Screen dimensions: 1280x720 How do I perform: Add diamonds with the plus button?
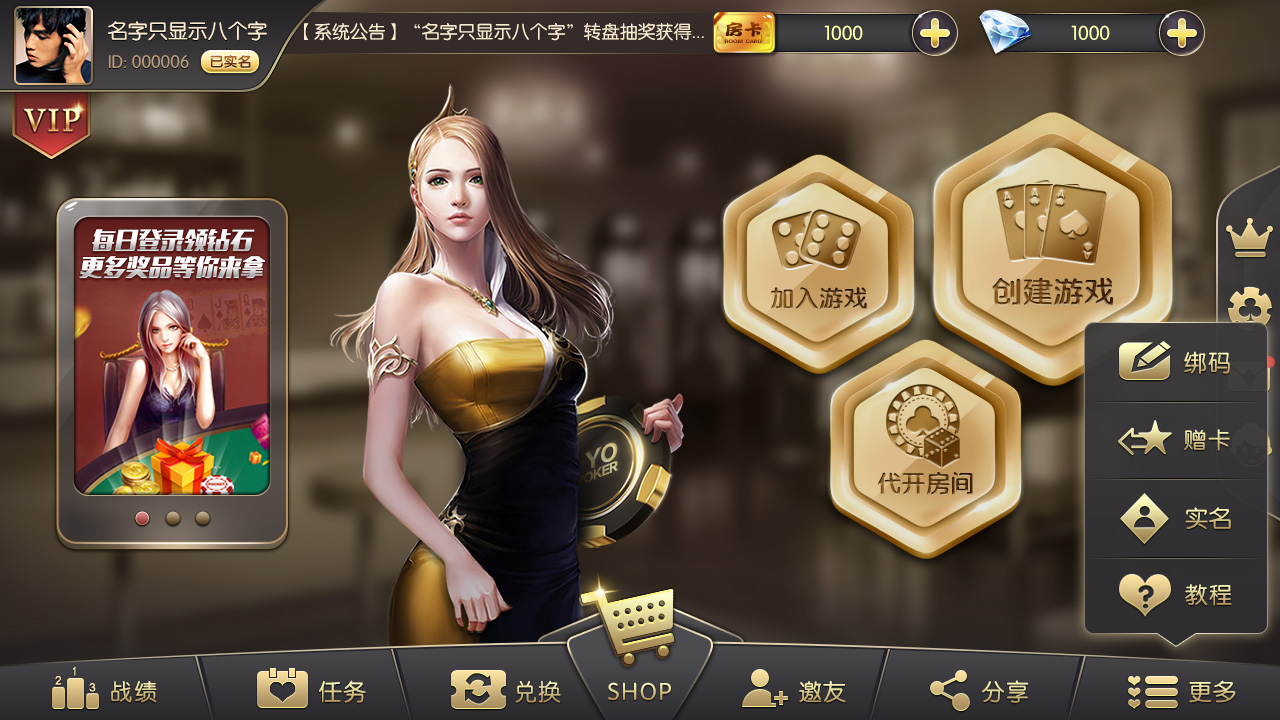[1181, 33]
